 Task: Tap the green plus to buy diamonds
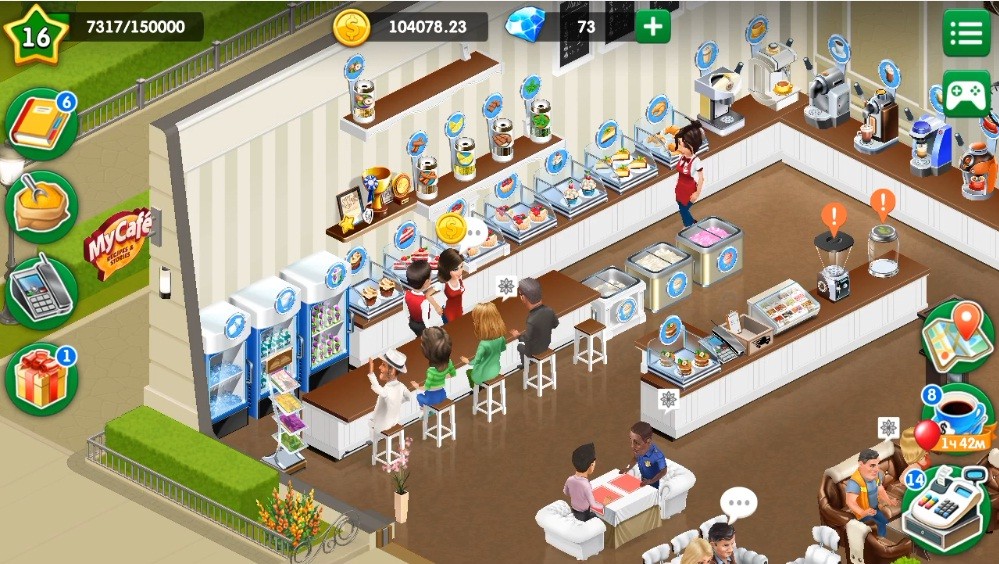653,26
